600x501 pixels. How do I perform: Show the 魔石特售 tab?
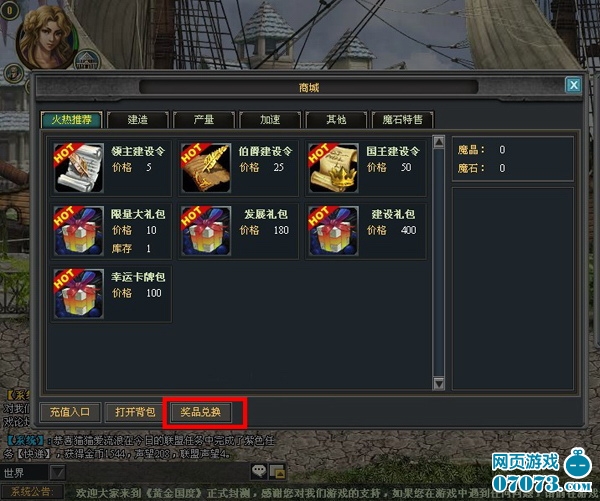click(402, 120)
